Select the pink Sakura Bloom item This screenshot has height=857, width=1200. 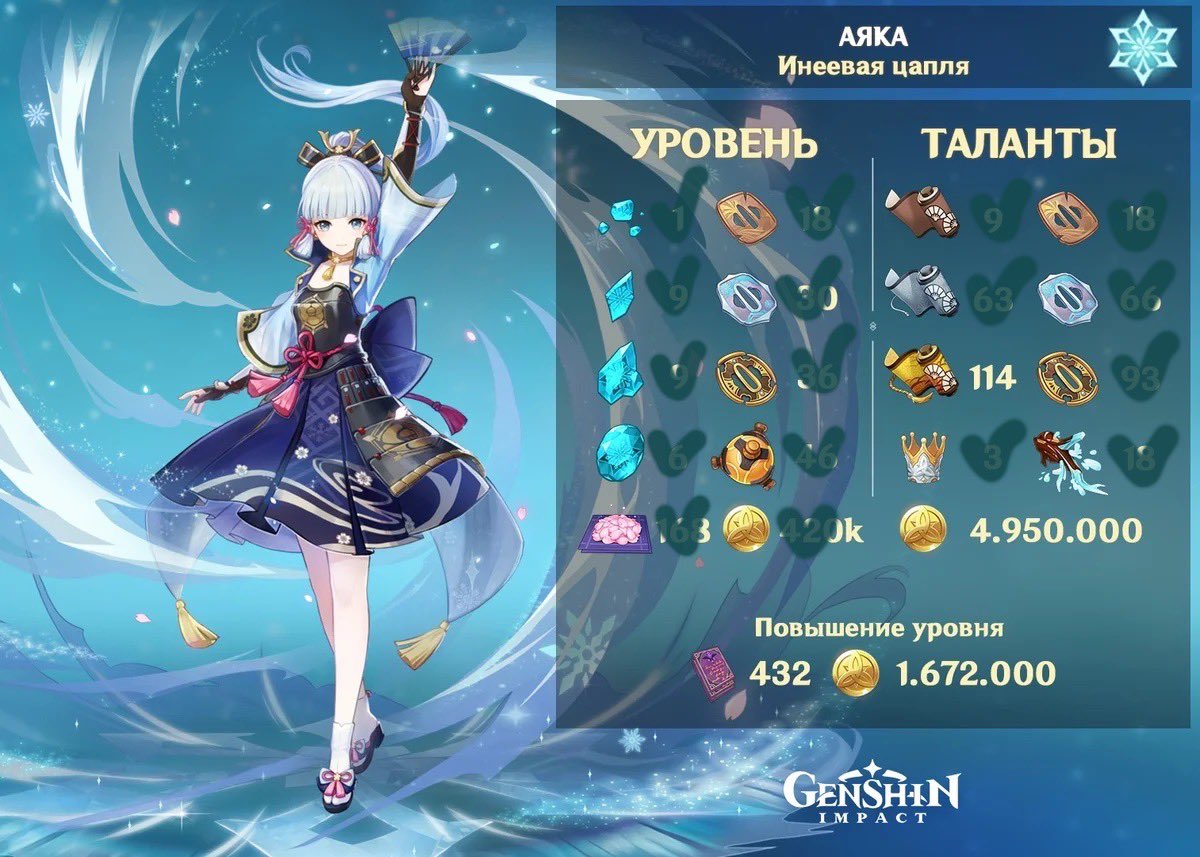618,532
